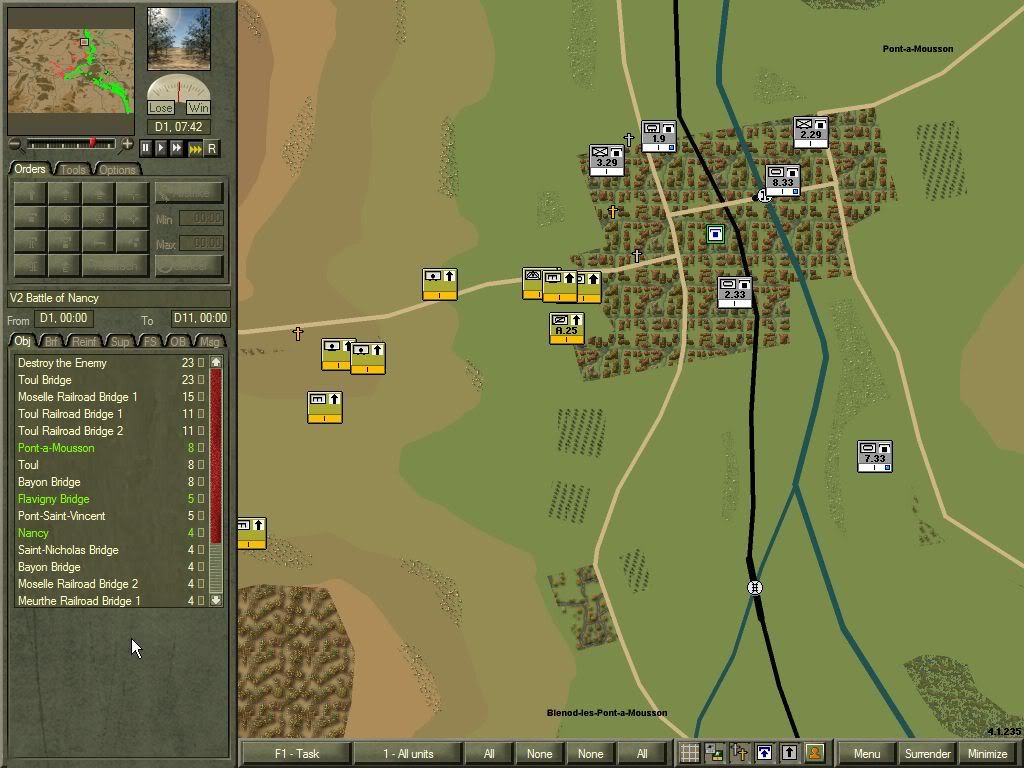
Task: Open the game Menu
Action: (866, 754)
